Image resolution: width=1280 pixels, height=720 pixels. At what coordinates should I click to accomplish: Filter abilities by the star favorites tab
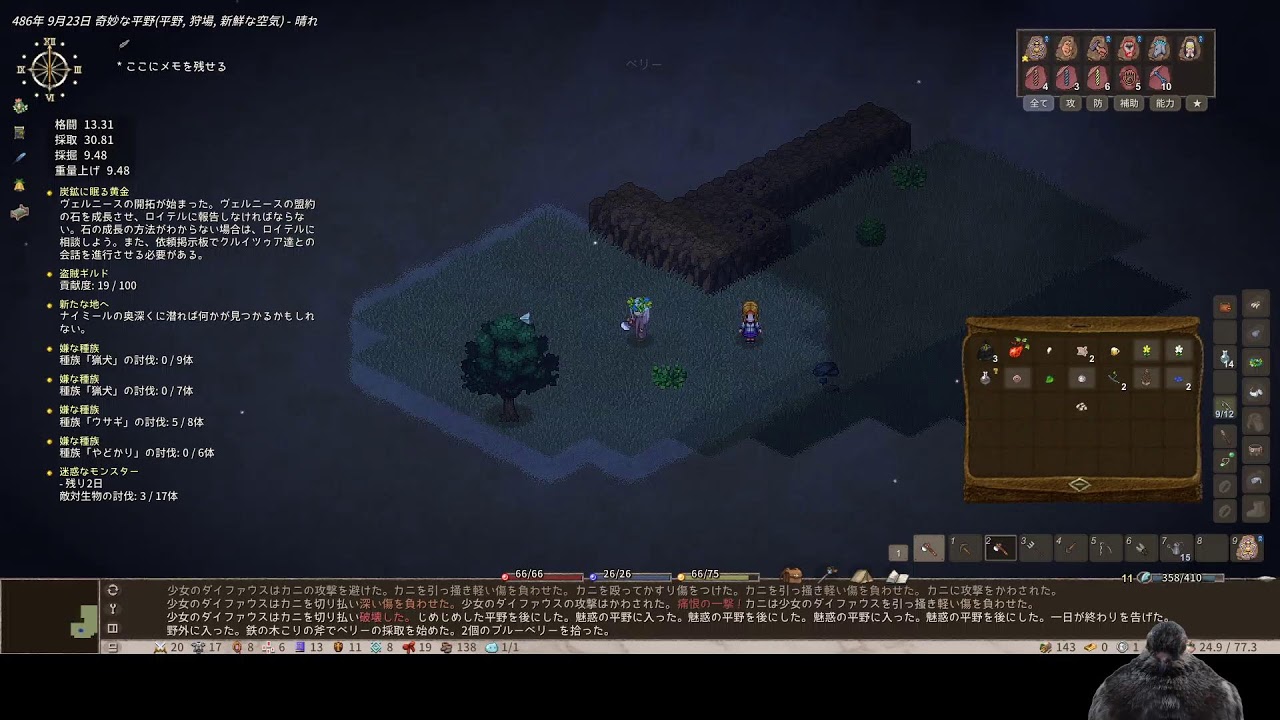pos(1197,103)
